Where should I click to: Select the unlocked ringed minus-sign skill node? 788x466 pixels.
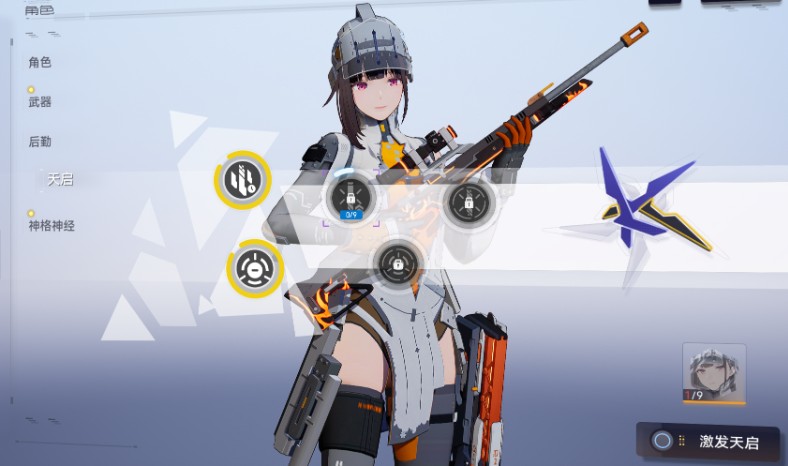(x=253, y=268)
